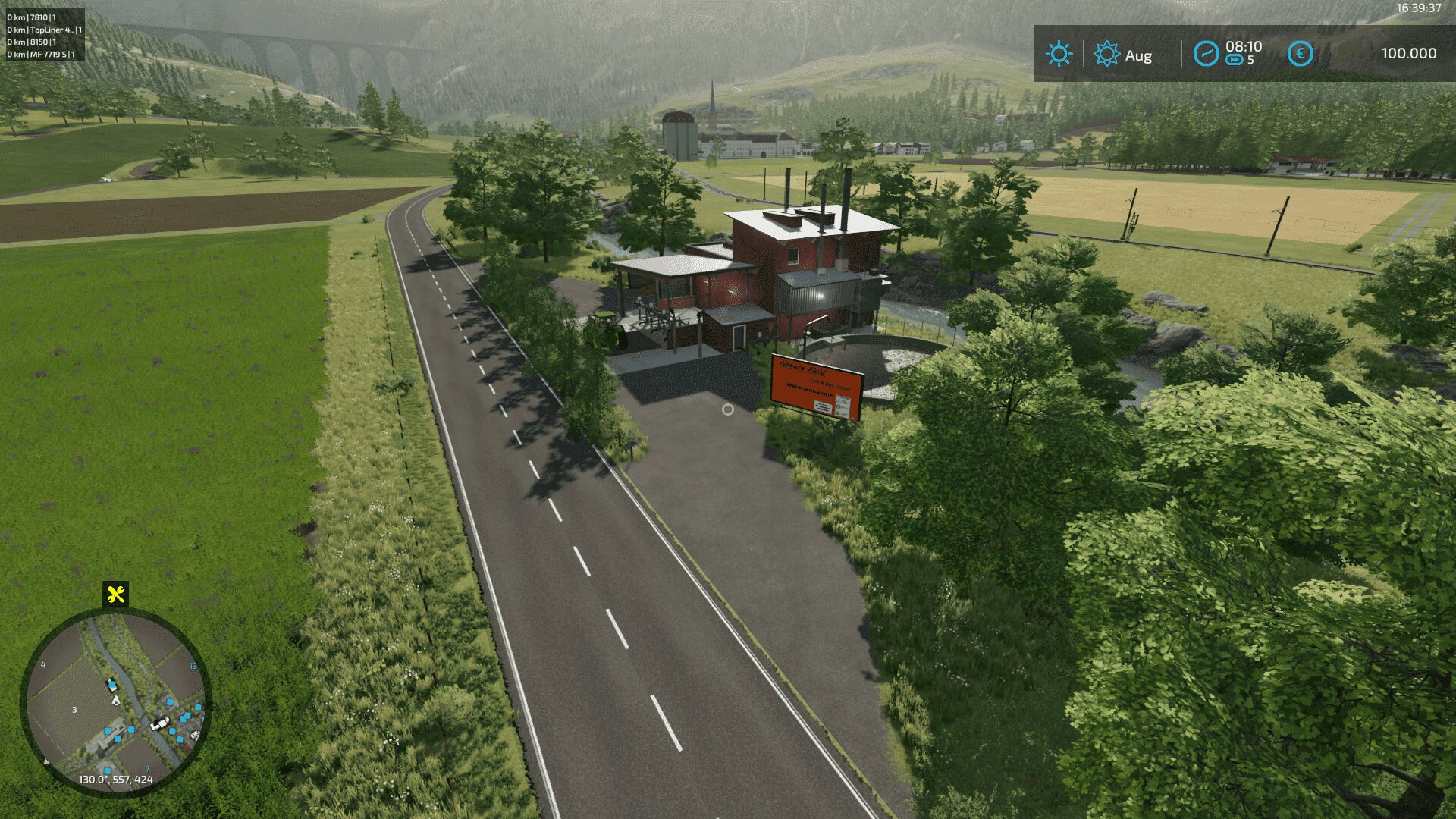1456x819 pixels.
Task: Click the August season icon
Action: 1106,55
